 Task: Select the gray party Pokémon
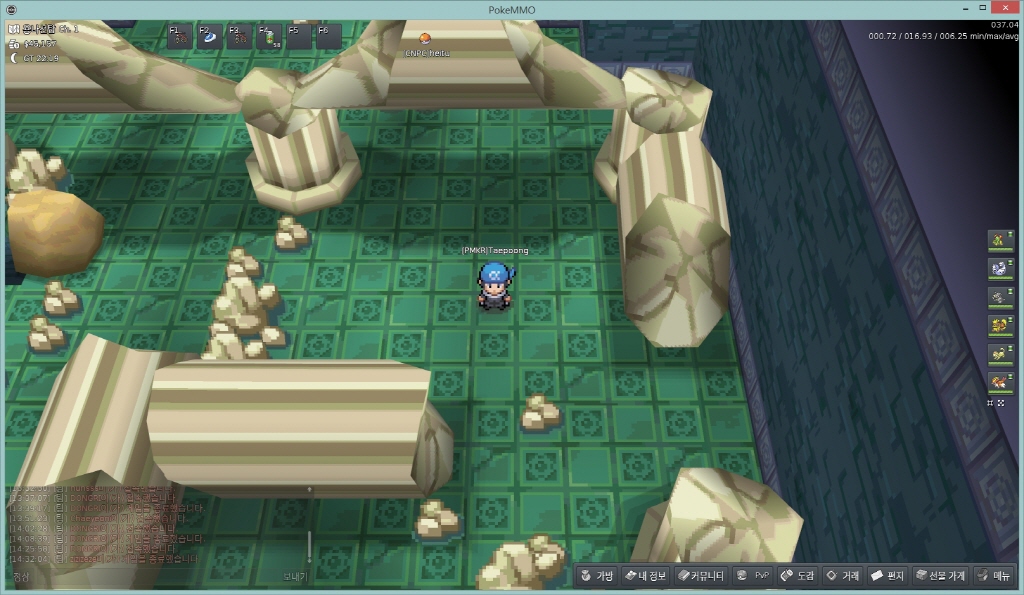point(999,297)
